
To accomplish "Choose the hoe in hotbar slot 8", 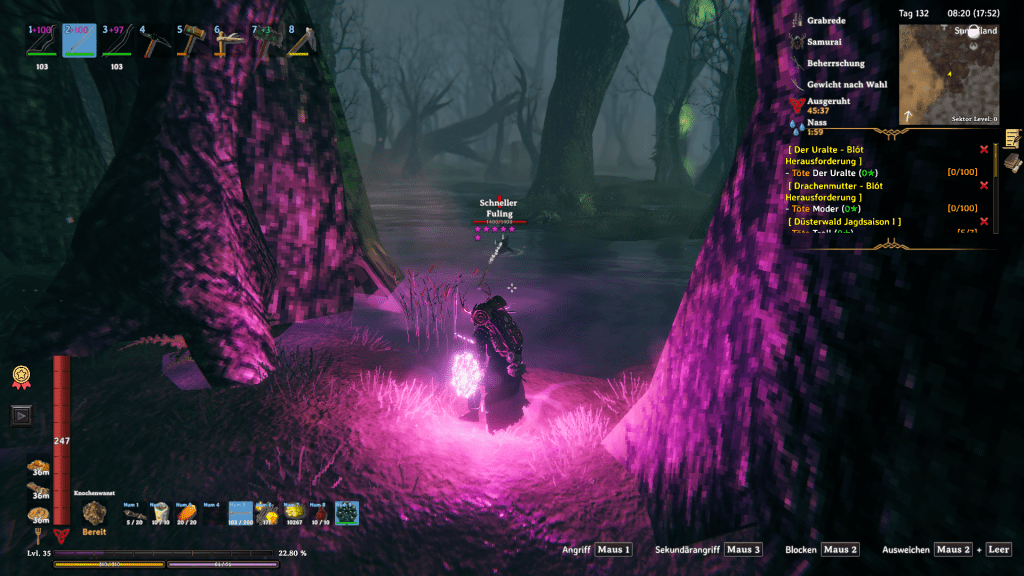I will (300, 42).
